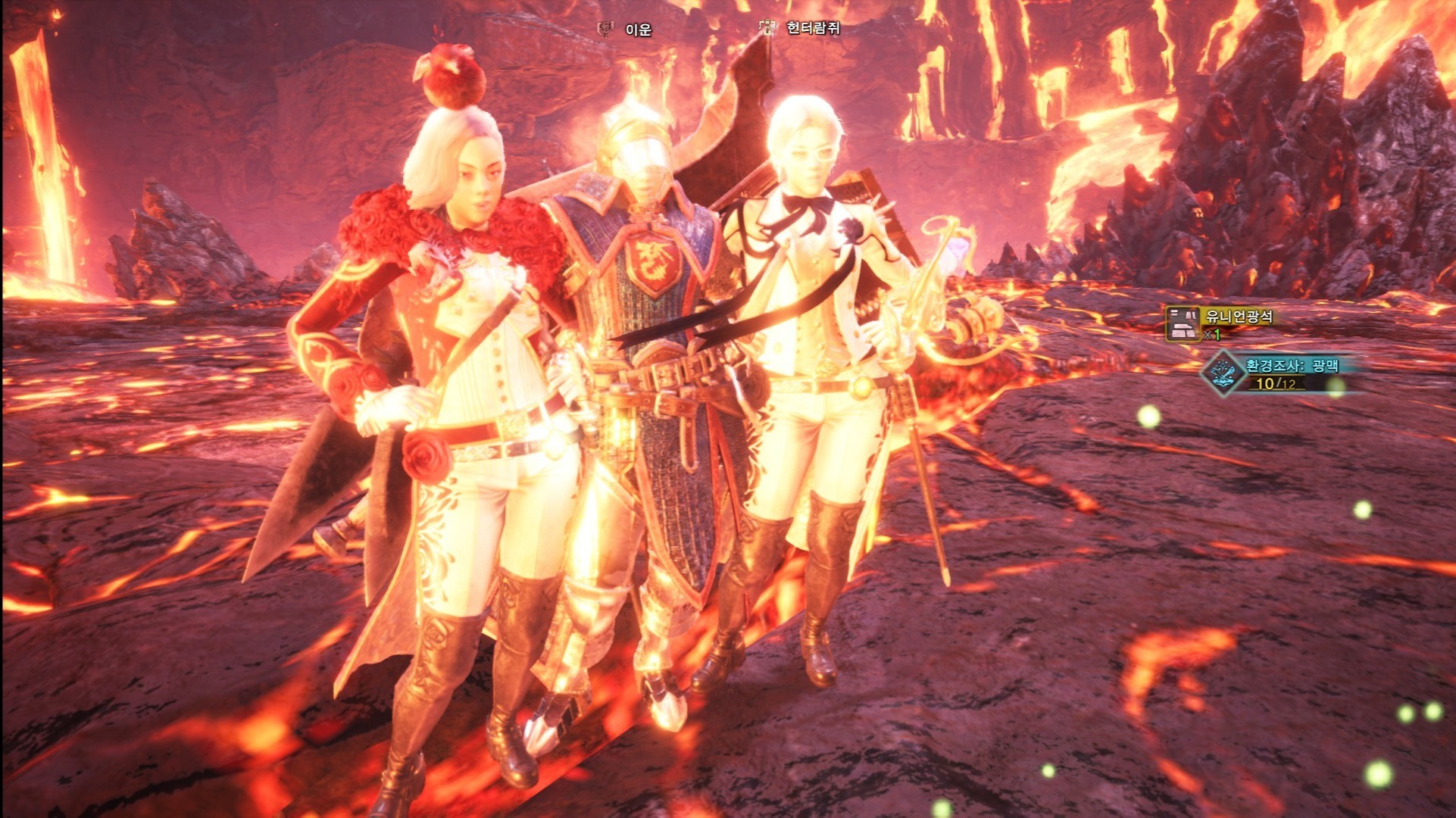This screenshot has height=818, width=1456.
Task: Click the 이운 player name tag
Action: 638,30
